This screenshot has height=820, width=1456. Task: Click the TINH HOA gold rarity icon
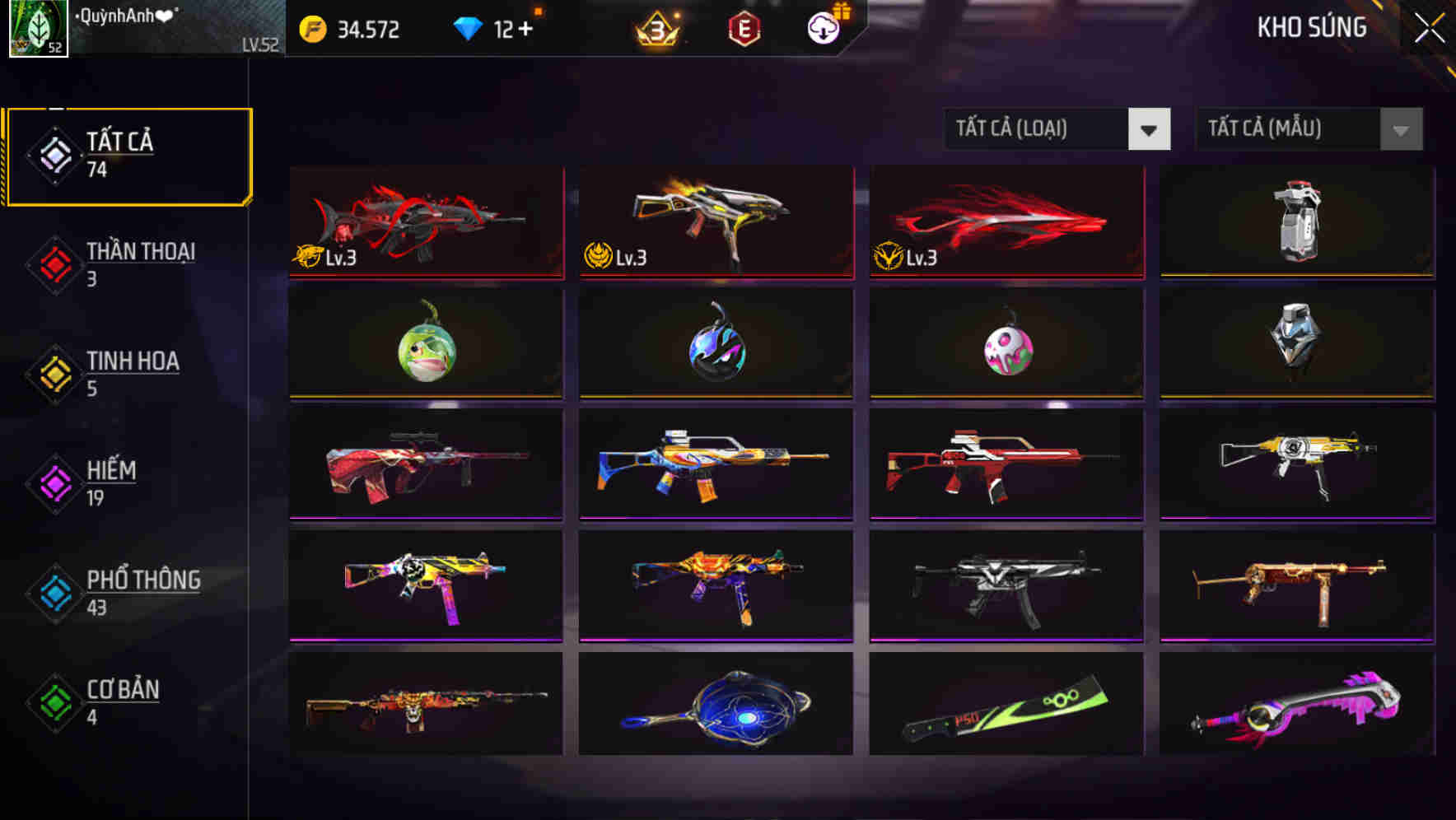click(x=53, y=373)
